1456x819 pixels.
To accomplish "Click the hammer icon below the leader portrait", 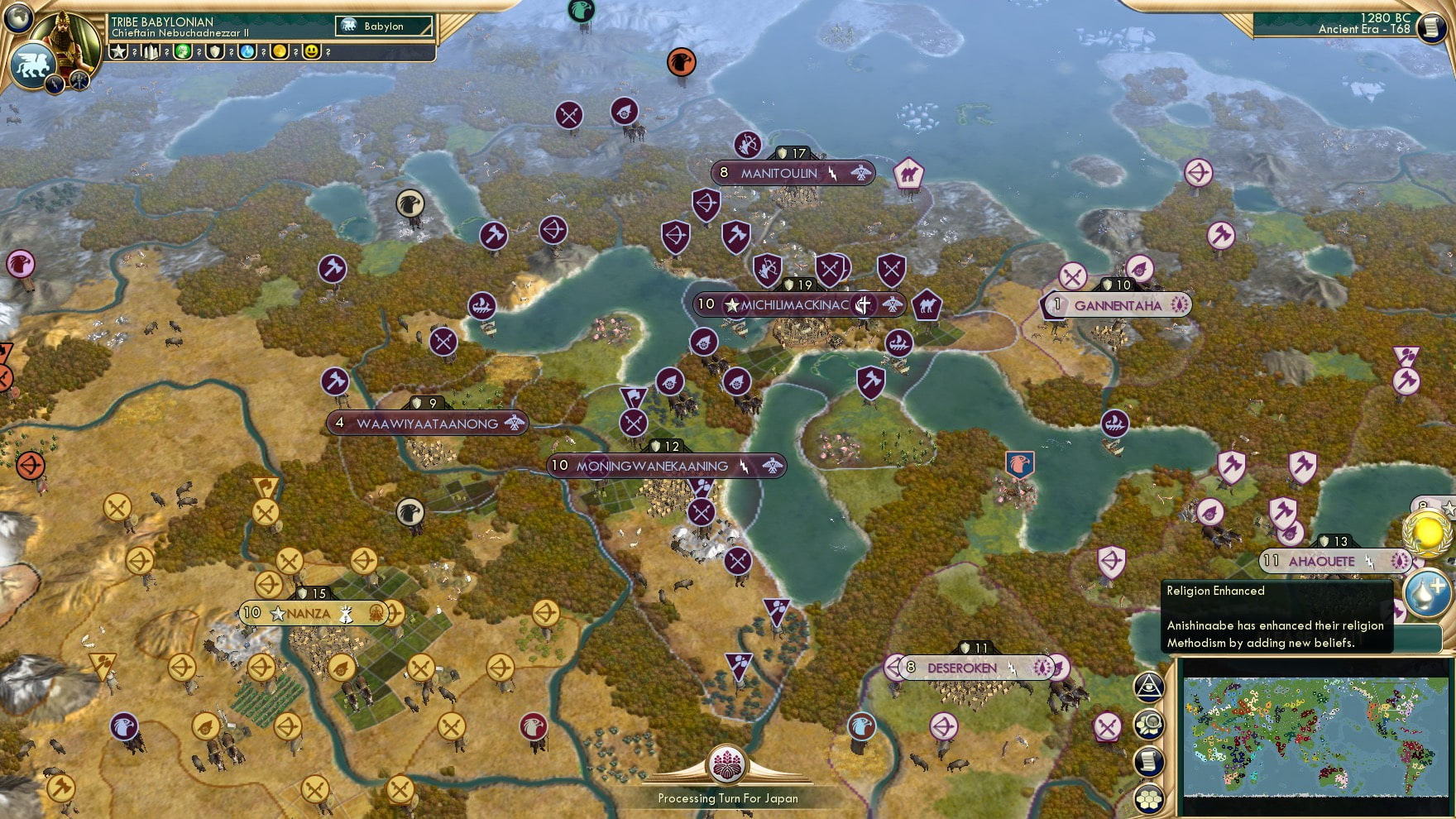I will pos(79,81).
